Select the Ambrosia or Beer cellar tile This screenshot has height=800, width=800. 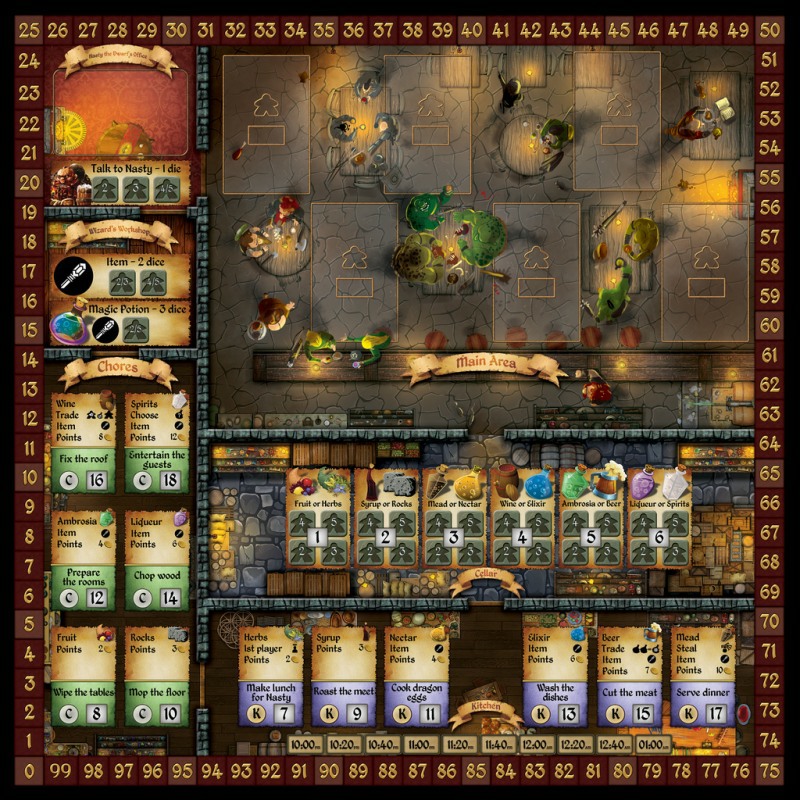click(x=590, y=522)
